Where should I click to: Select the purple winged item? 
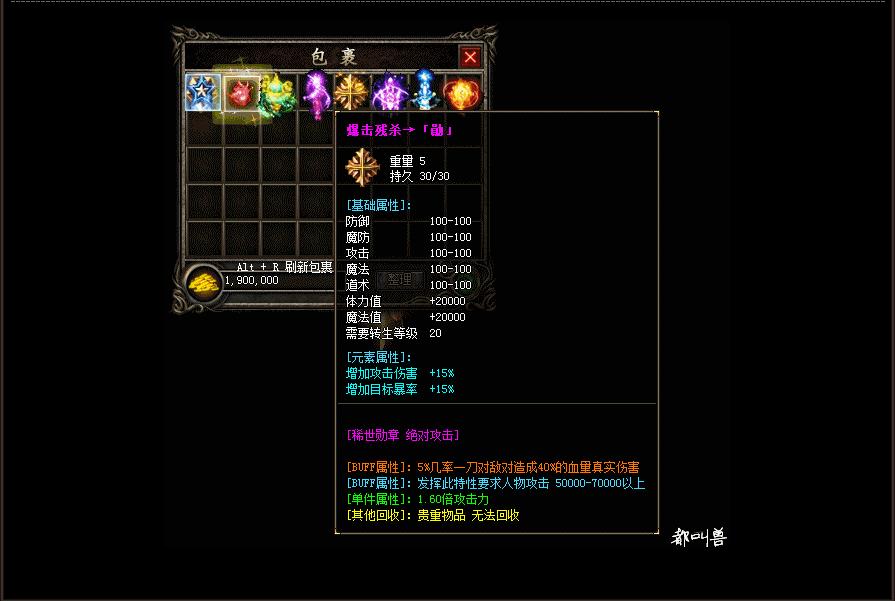point(388,94)
